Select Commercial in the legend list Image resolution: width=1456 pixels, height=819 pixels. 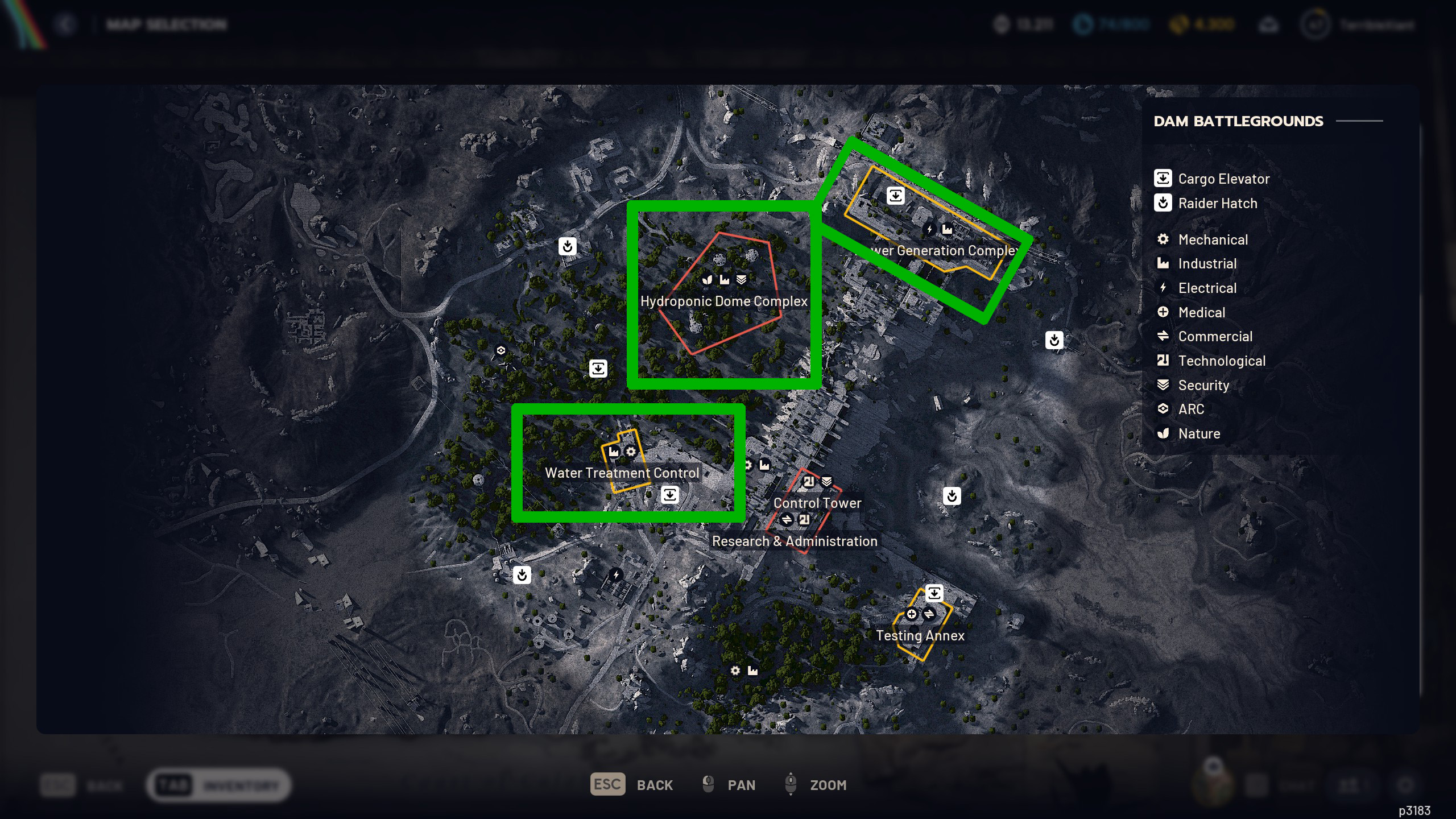click(x=1215, y=336)
